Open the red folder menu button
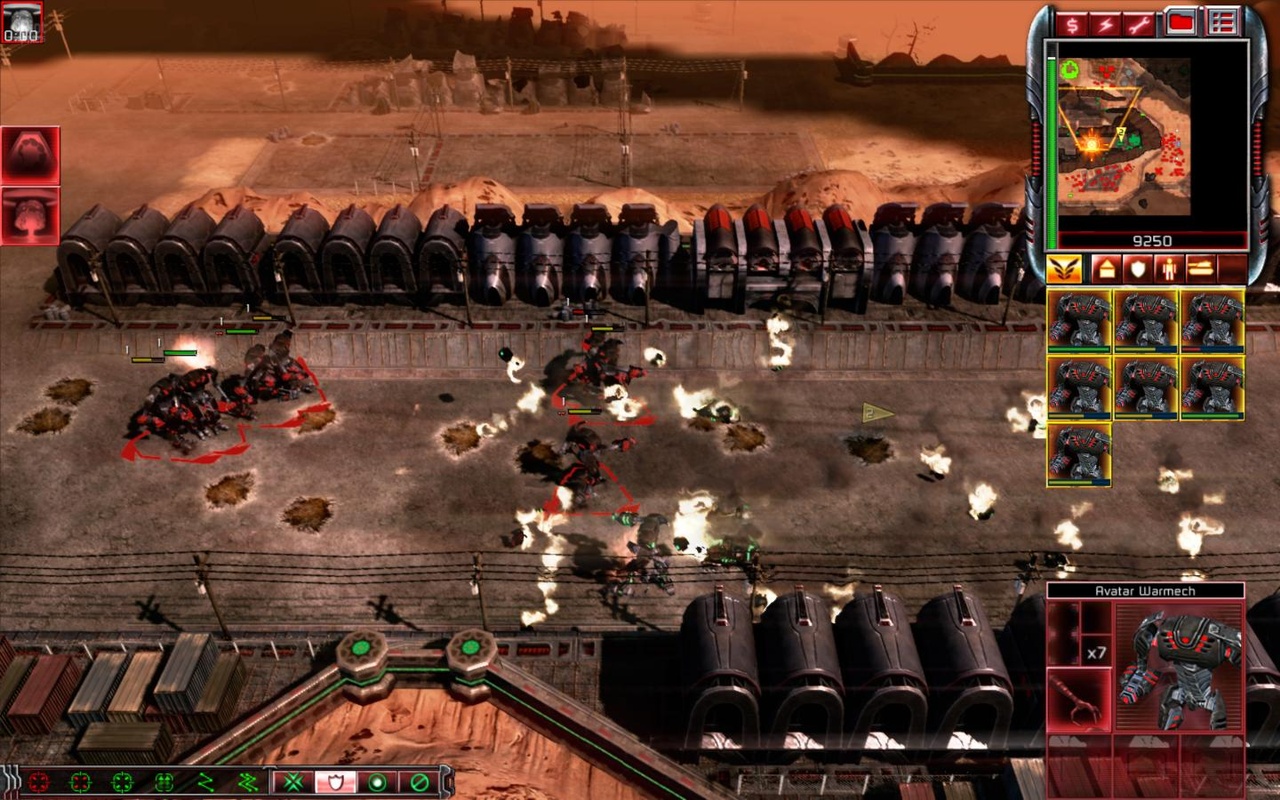1280x800 pixels. click(1181, 22)
